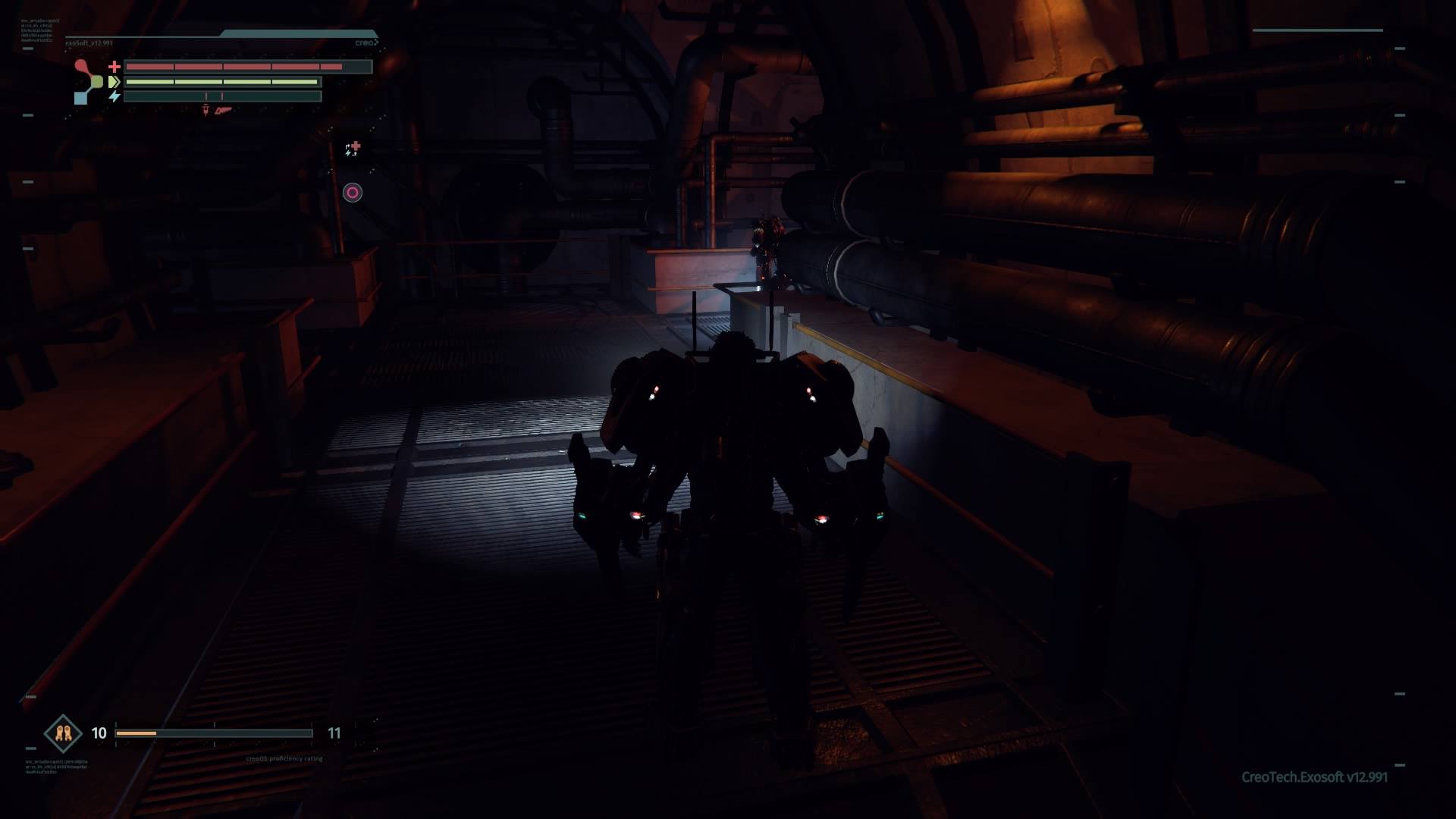Click the pink lock-on target circle marker
Viewport: 1456px width, 819px height.
coord(353,193)
